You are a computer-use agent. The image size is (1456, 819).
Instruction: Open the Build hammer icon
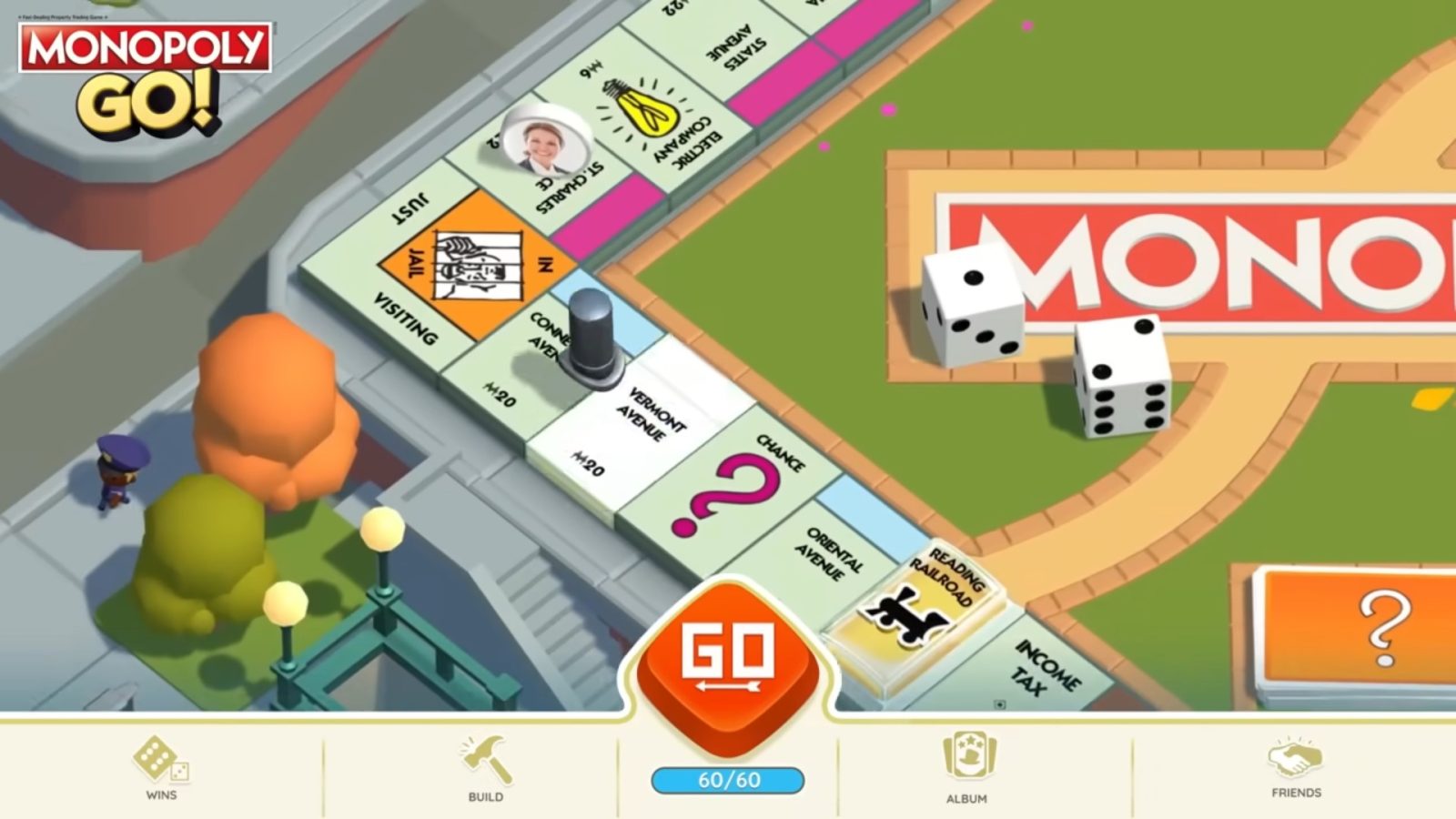point(485,760)
